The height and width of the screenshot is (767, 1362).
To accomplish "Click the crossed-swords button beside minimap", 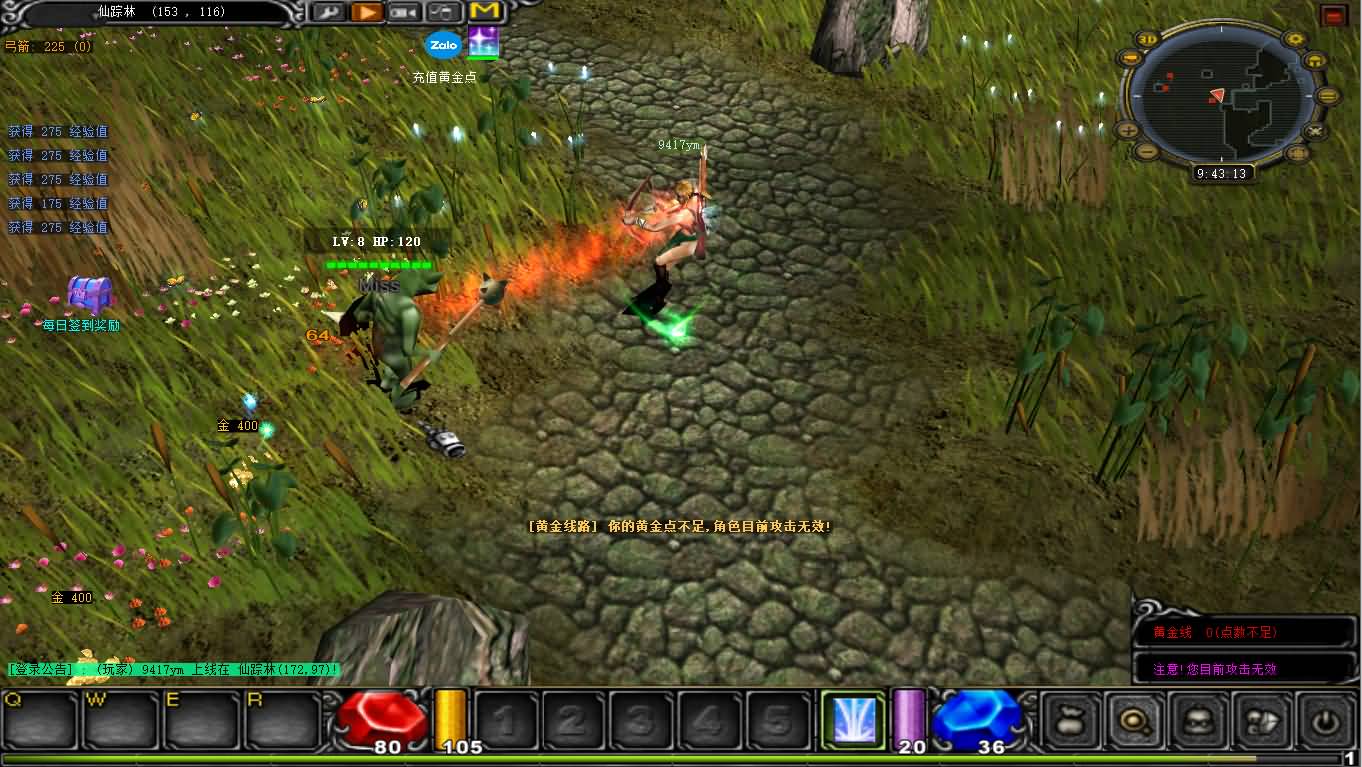I will (1315, 130).
